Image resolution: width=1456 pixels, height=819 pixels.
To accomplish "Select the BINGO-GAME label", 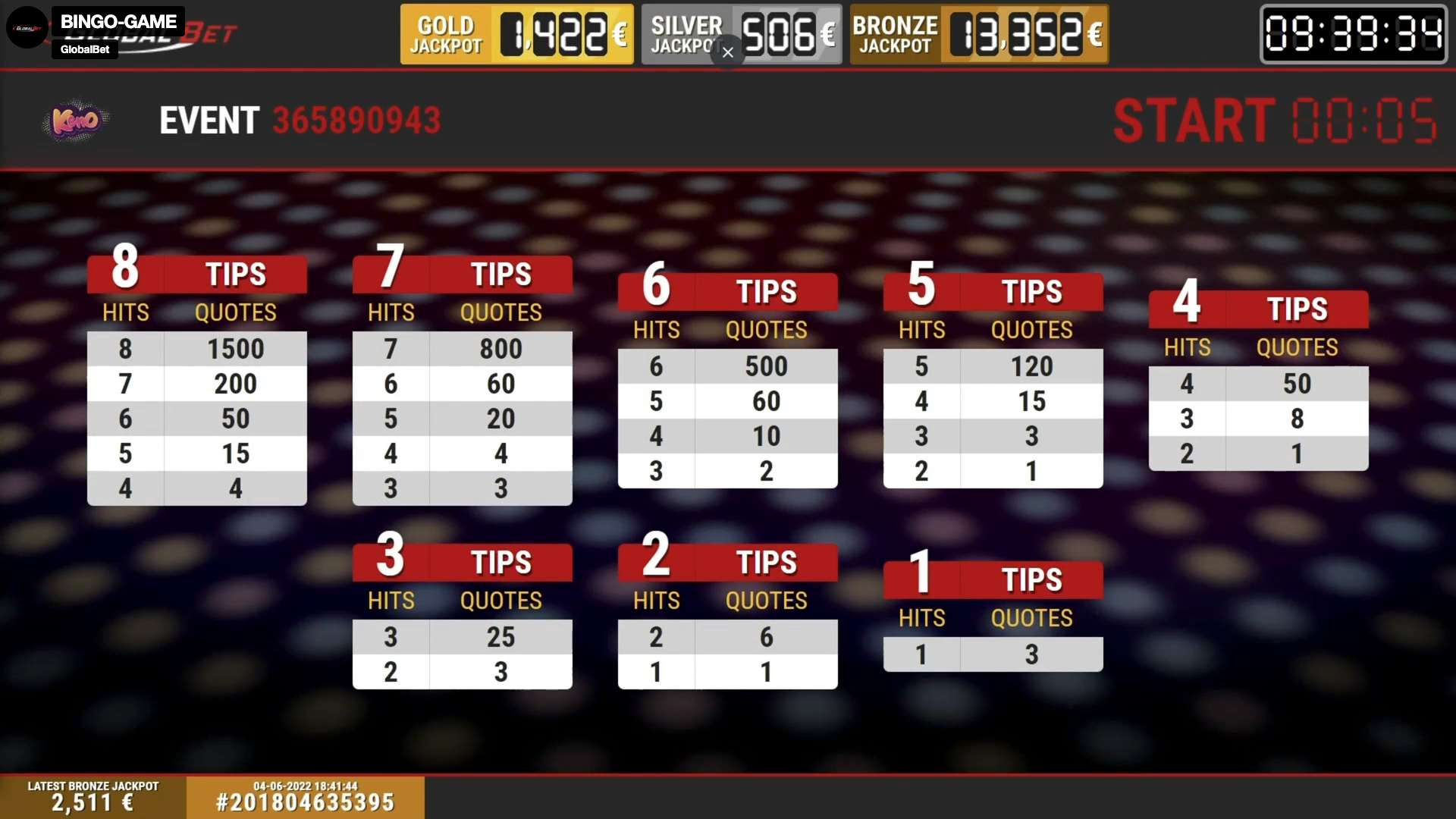I will (x=118, y=21).
